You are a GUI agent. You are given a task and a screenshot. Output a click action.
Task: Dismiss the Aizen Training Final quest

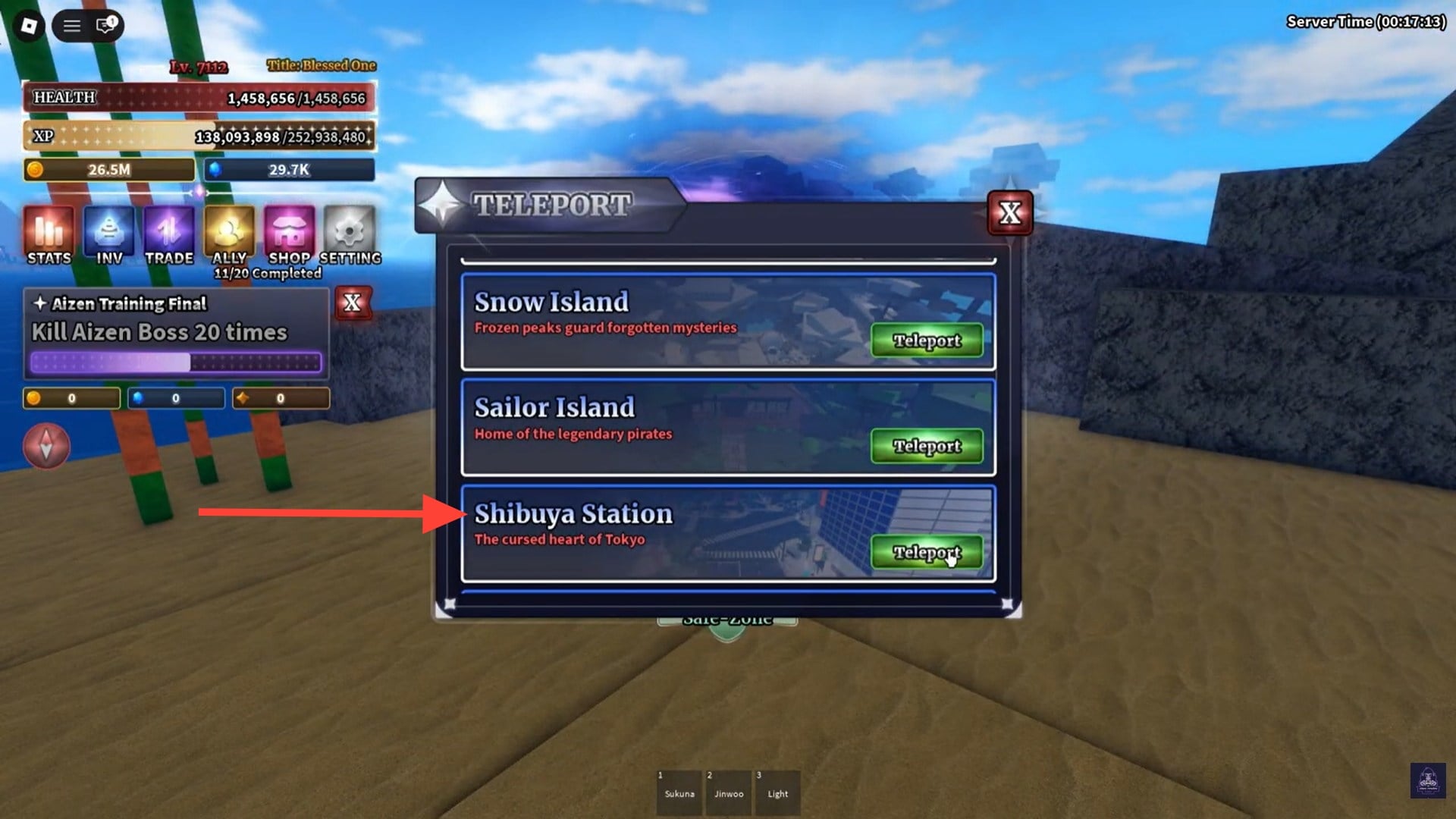(351, 303)
